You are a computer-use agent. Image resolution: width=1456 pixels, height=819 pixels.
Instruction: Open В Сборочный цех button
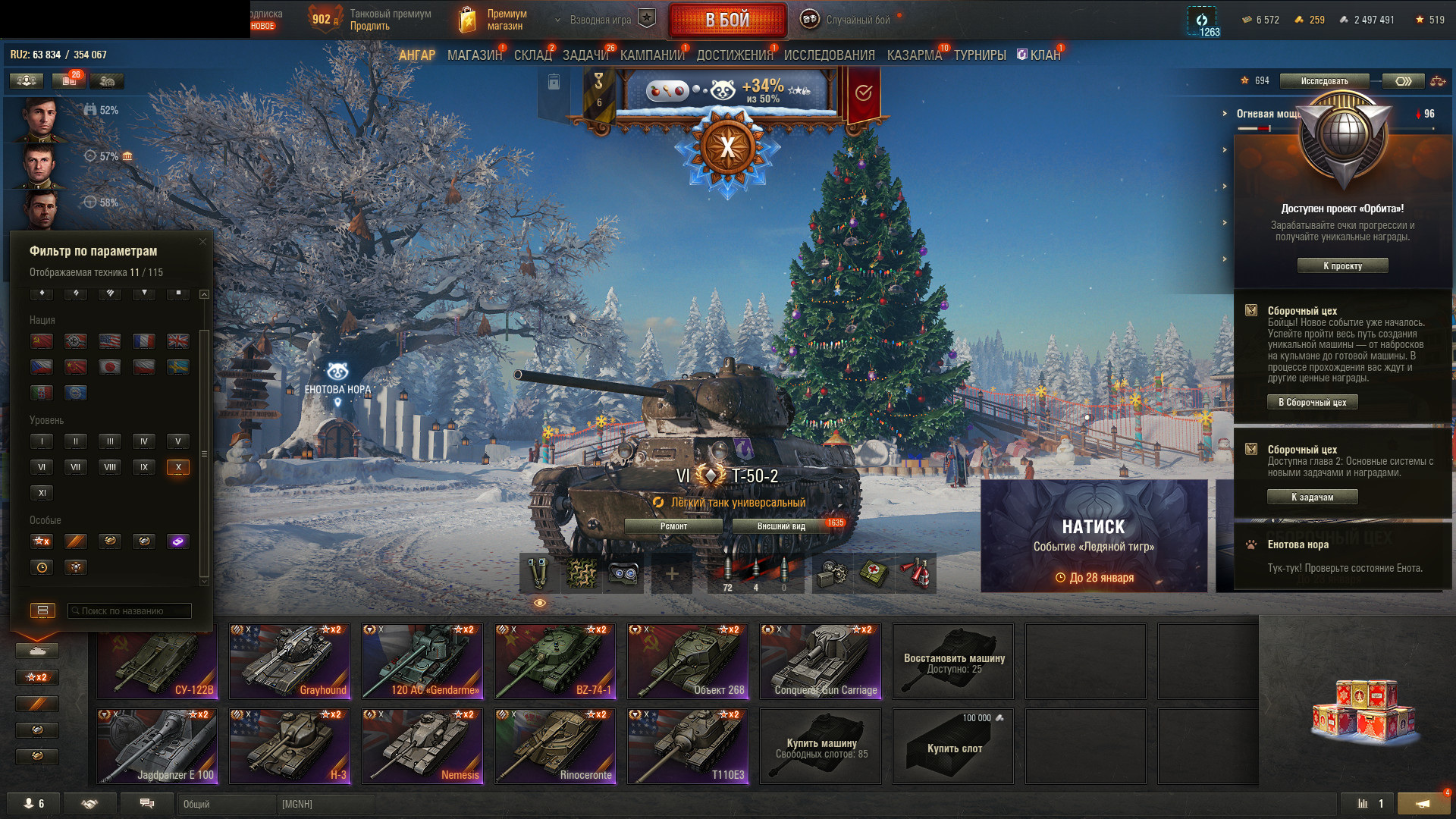point(1312,403)
